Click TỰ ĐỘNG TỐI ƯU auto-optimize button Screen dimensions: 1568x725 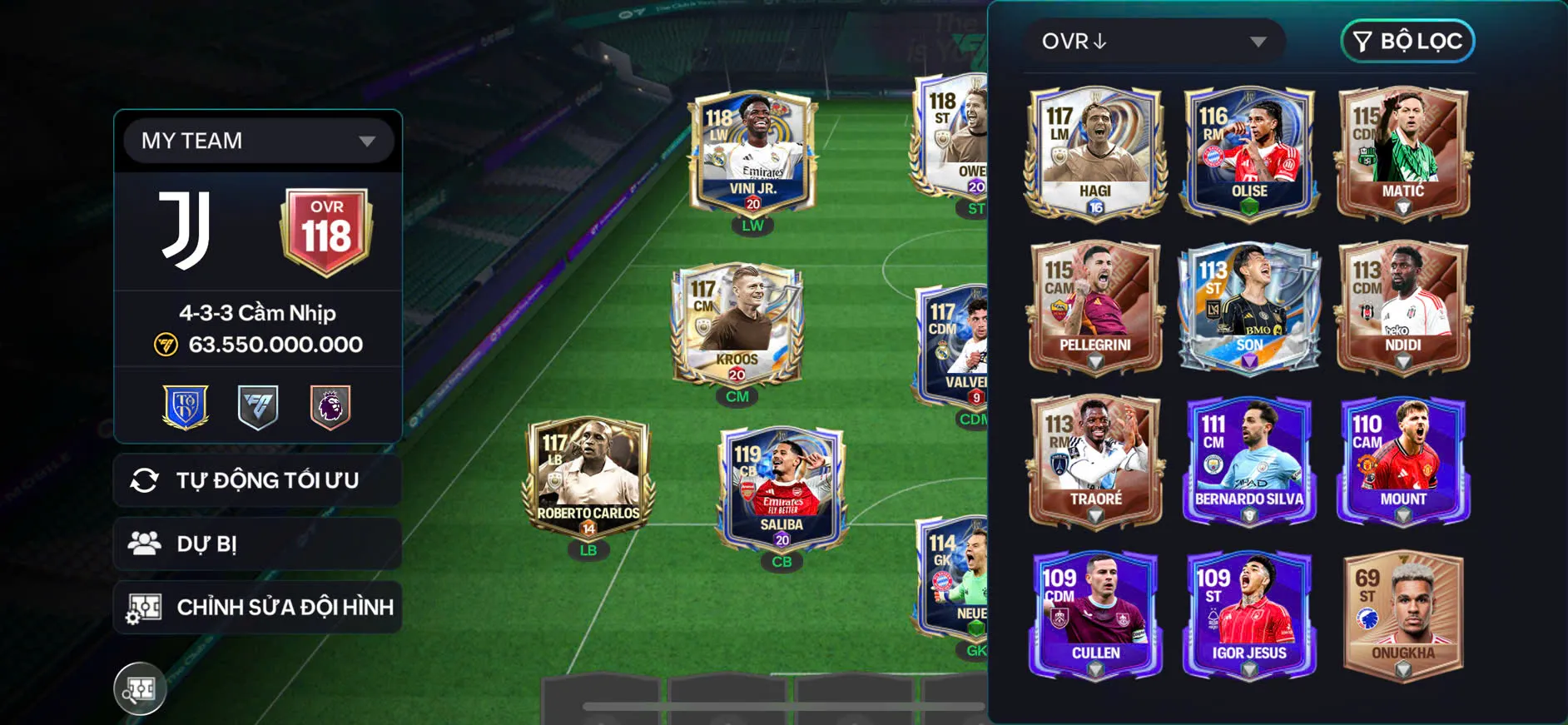pos(257,480)
